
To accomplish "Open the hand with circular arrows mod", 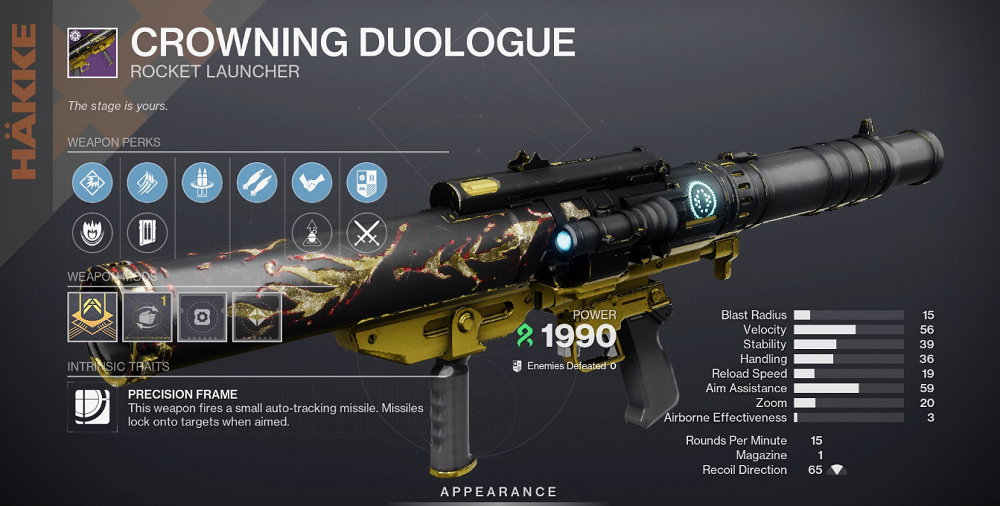I will coord(147,317).
